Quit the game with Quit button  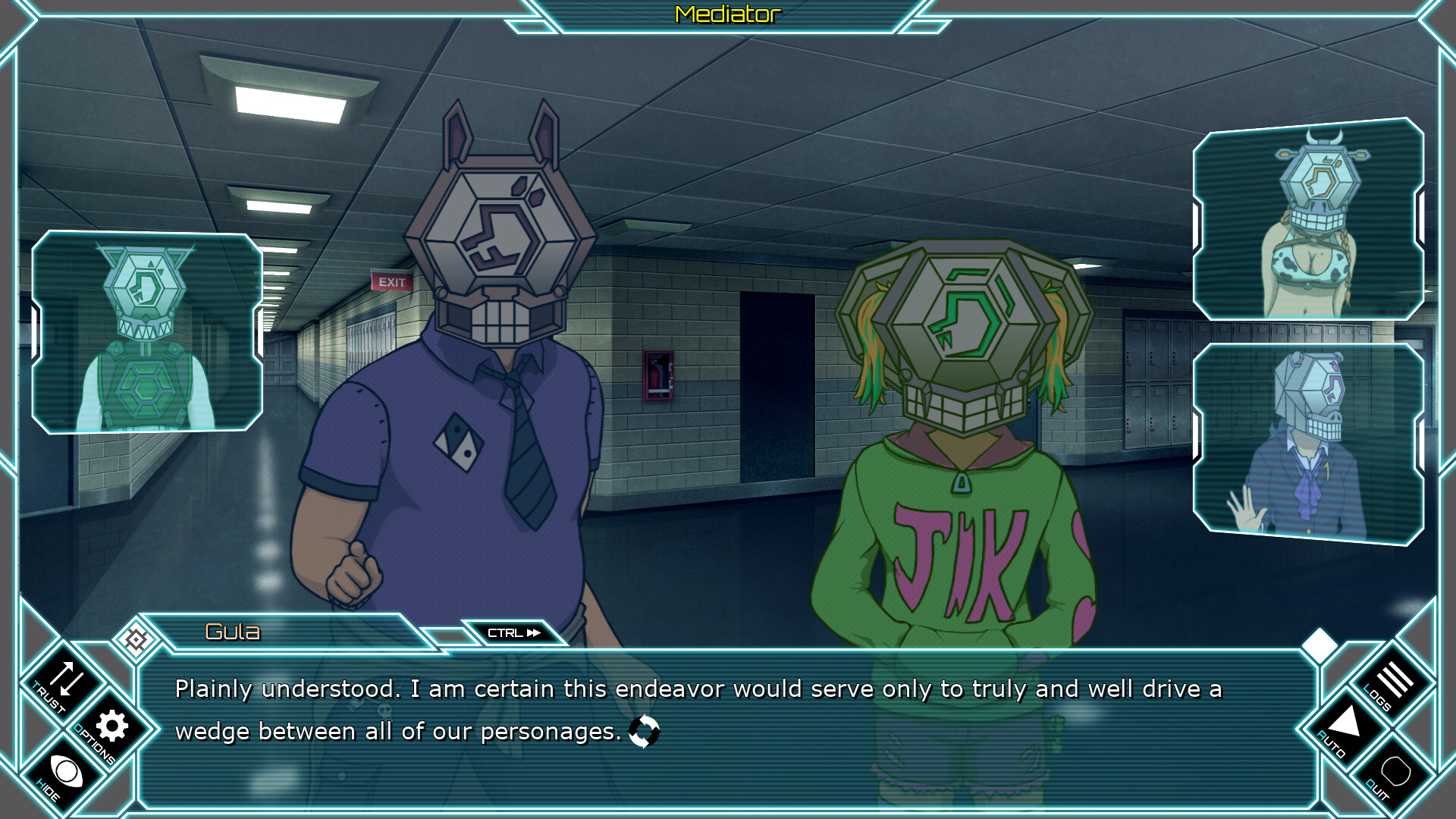[x=1394, y=773]
